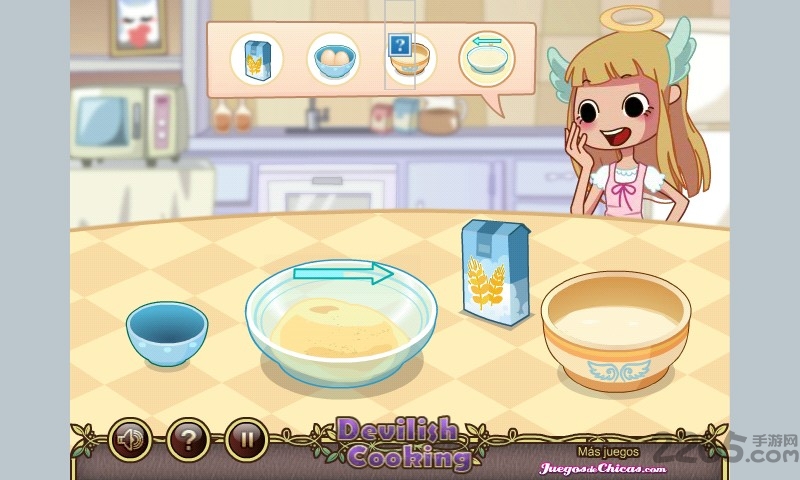Select the orange ceramic bowl with wing emblem

click(x=615, y=330)
